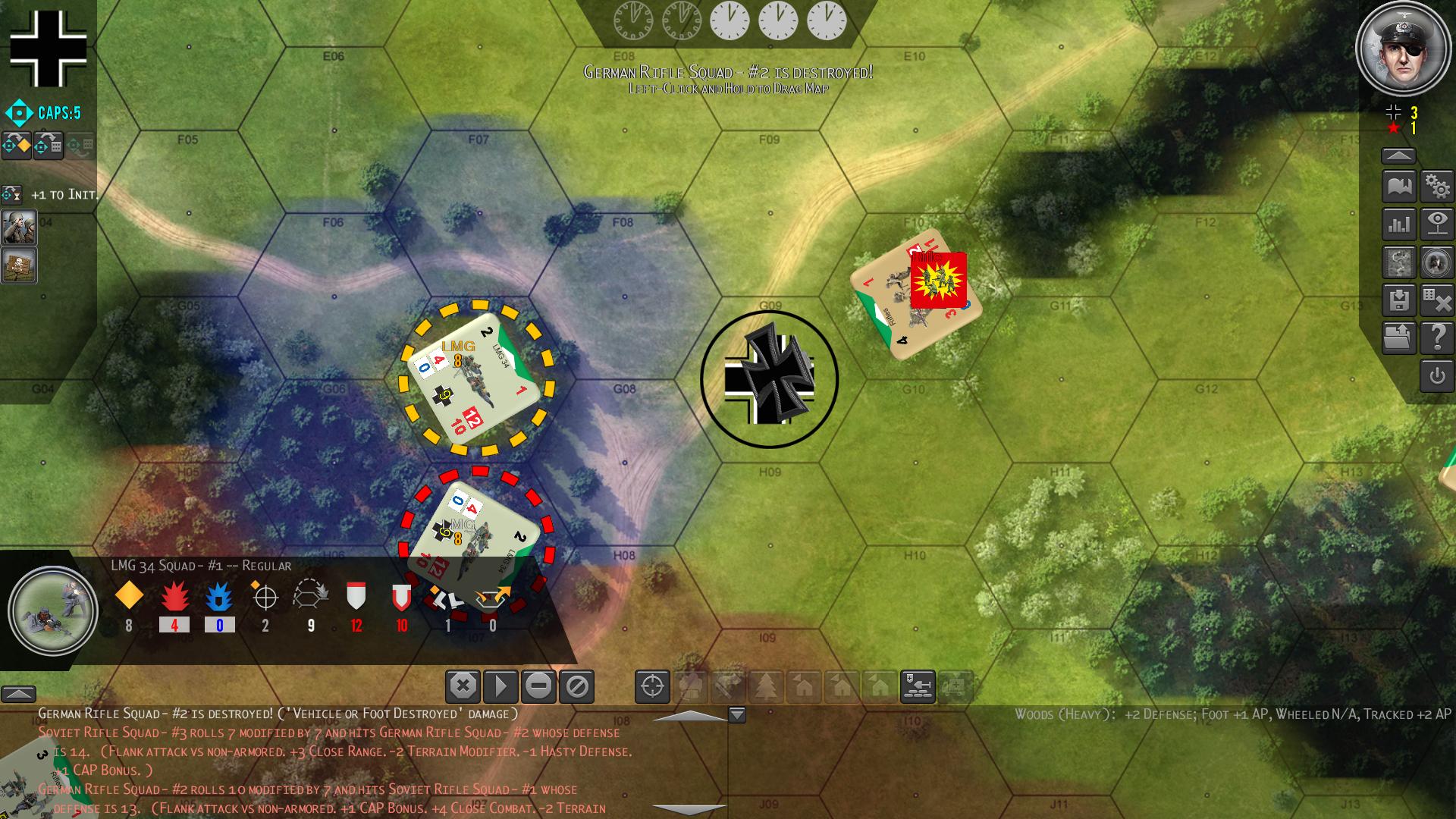
Task: Select the LMG 34 Squad counter in yellow circle
Action: pos(474,379)
